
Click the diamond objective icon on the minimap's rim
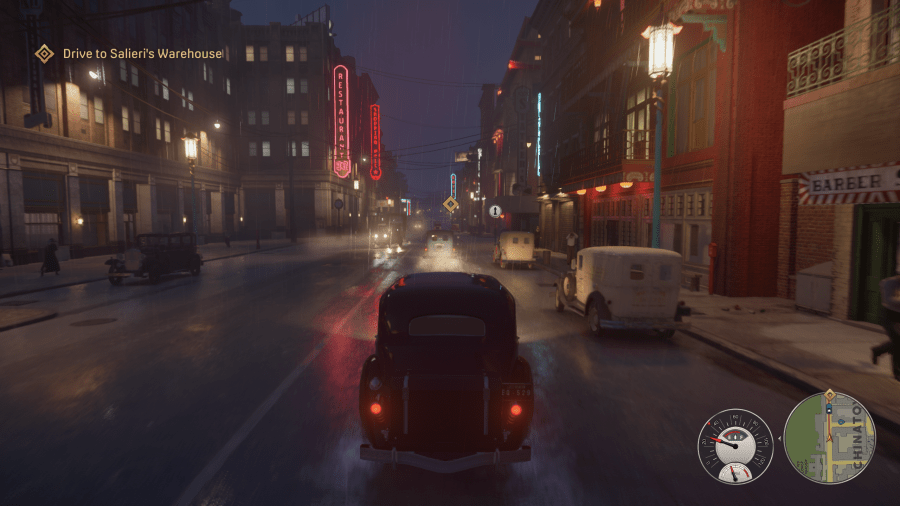tap(829, 396)
